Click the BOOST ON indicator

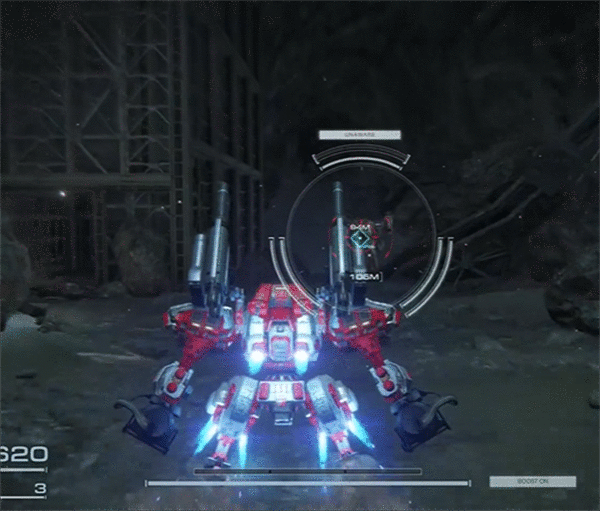(x=532, y=481)
